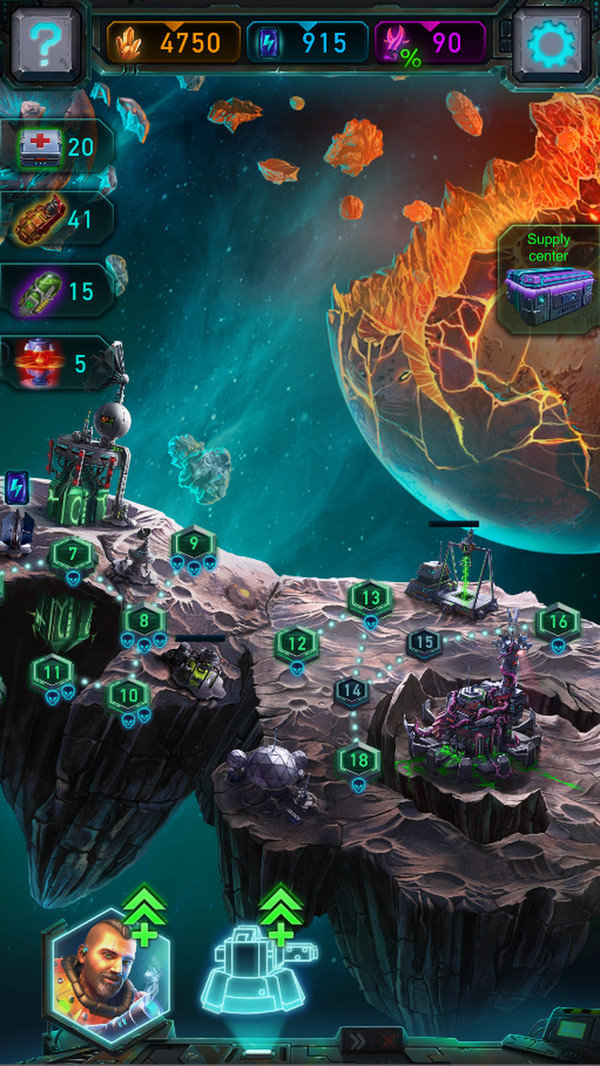600x1066 pixels.
Task: Choose level 7 on the map
Action: pyautogui.click(x=72, y=553)
